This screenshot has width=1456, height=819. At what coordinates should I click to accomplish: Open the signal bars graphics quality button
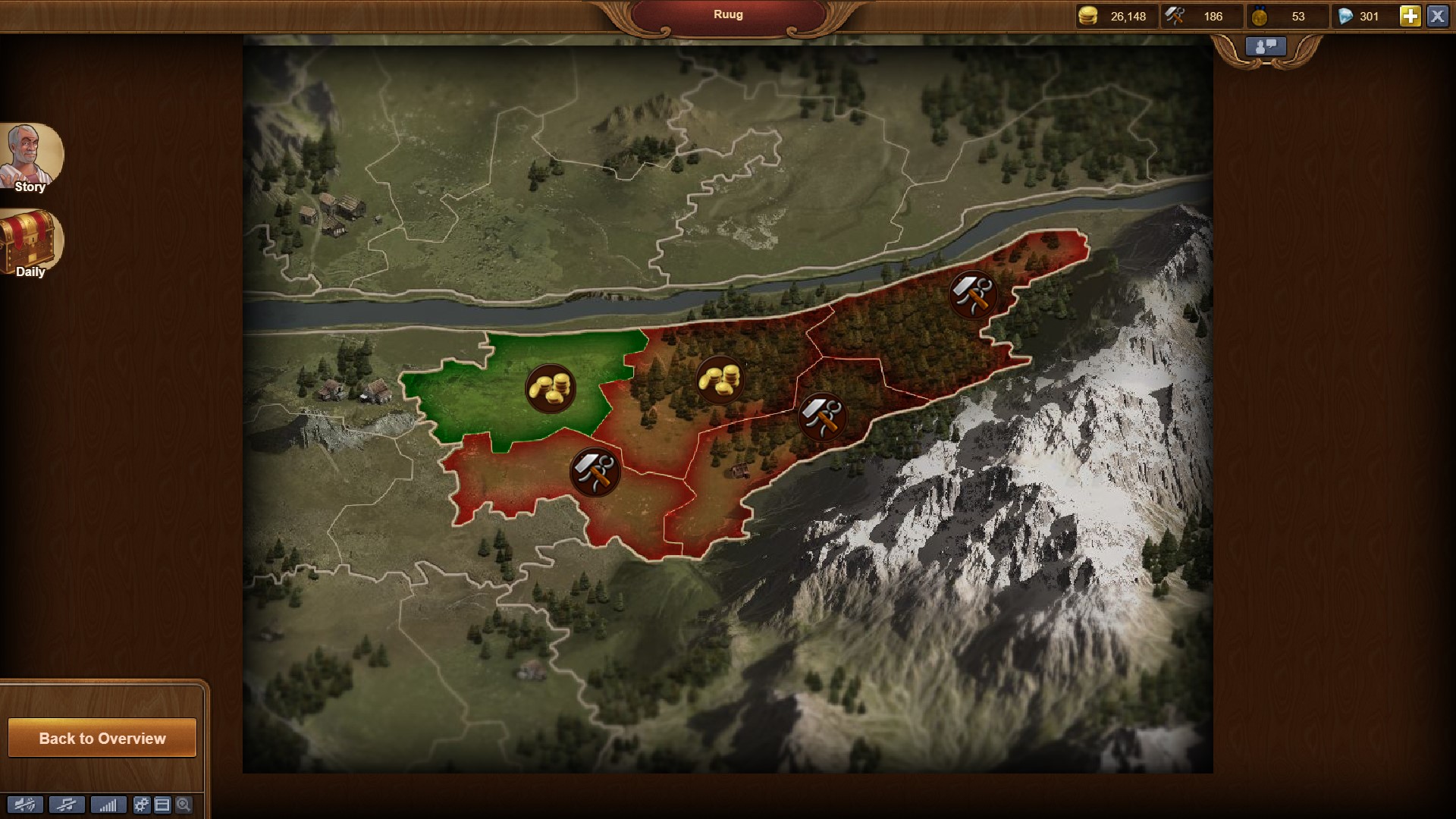(x=108, y=805)
